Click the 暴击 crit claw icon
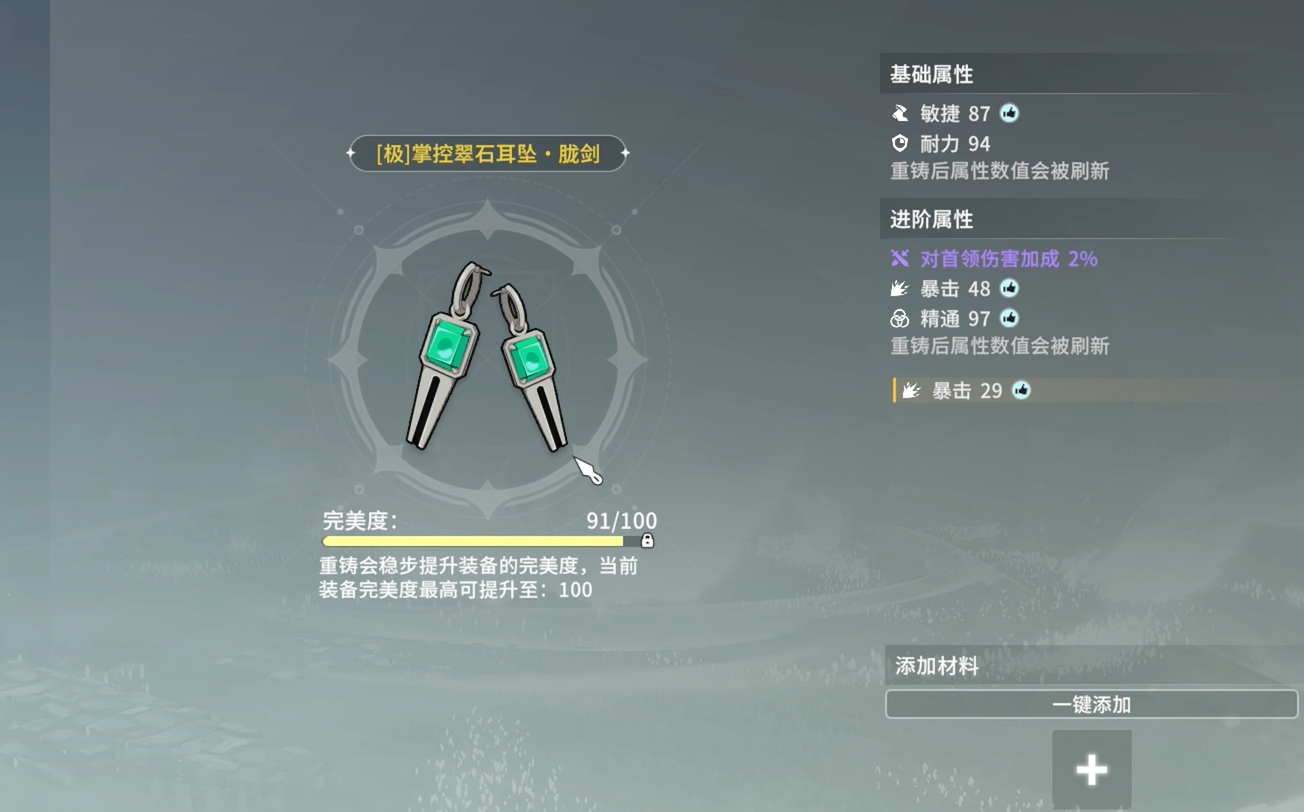1304x812 pixels. point(898,288)
